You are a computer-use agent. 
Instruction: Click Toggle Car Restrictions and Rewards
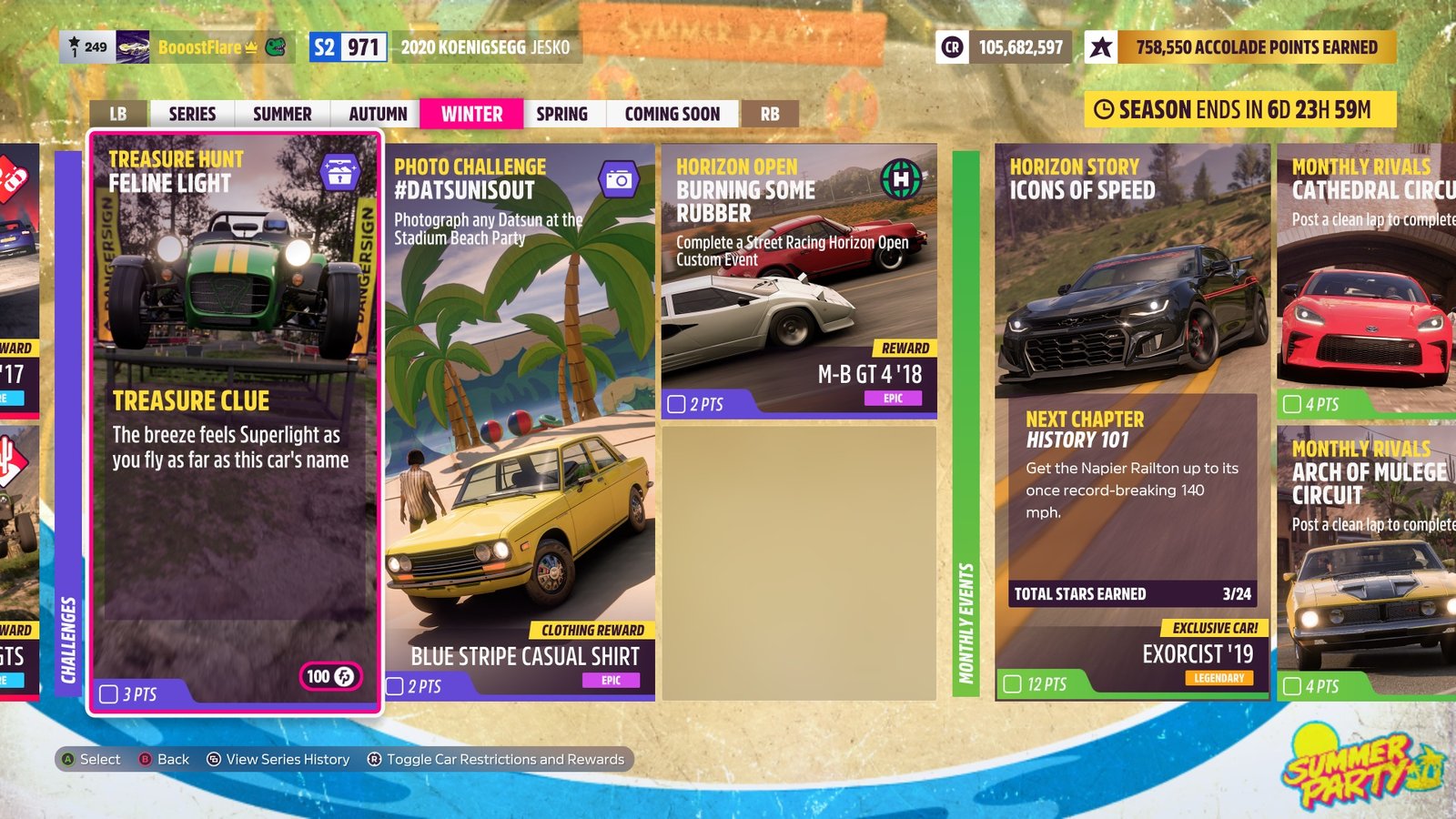pyautogui.click(x=499, y=759)
